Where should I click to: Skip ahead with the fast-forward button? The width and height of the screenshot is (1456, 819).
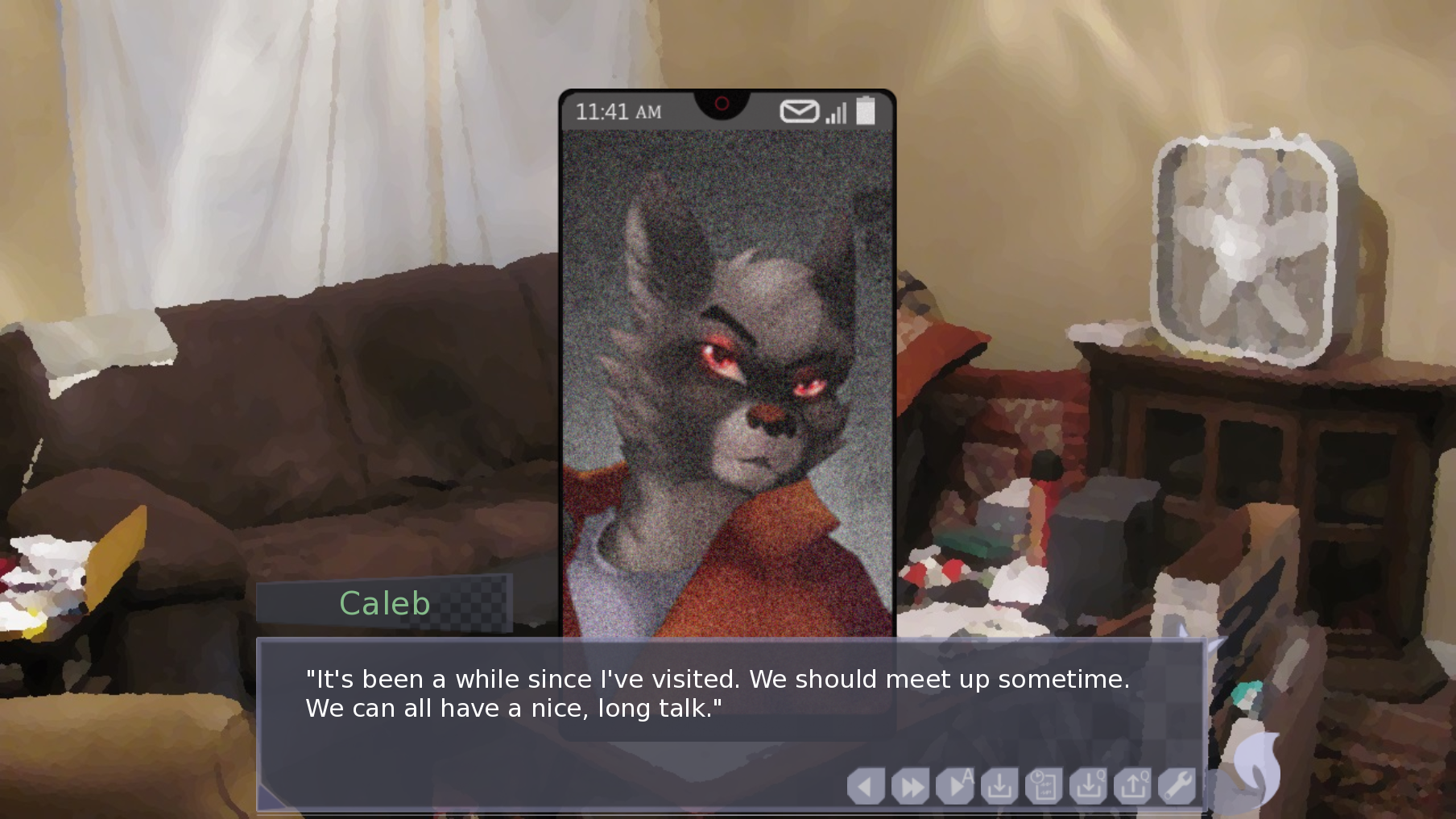[x=911, y=786]
